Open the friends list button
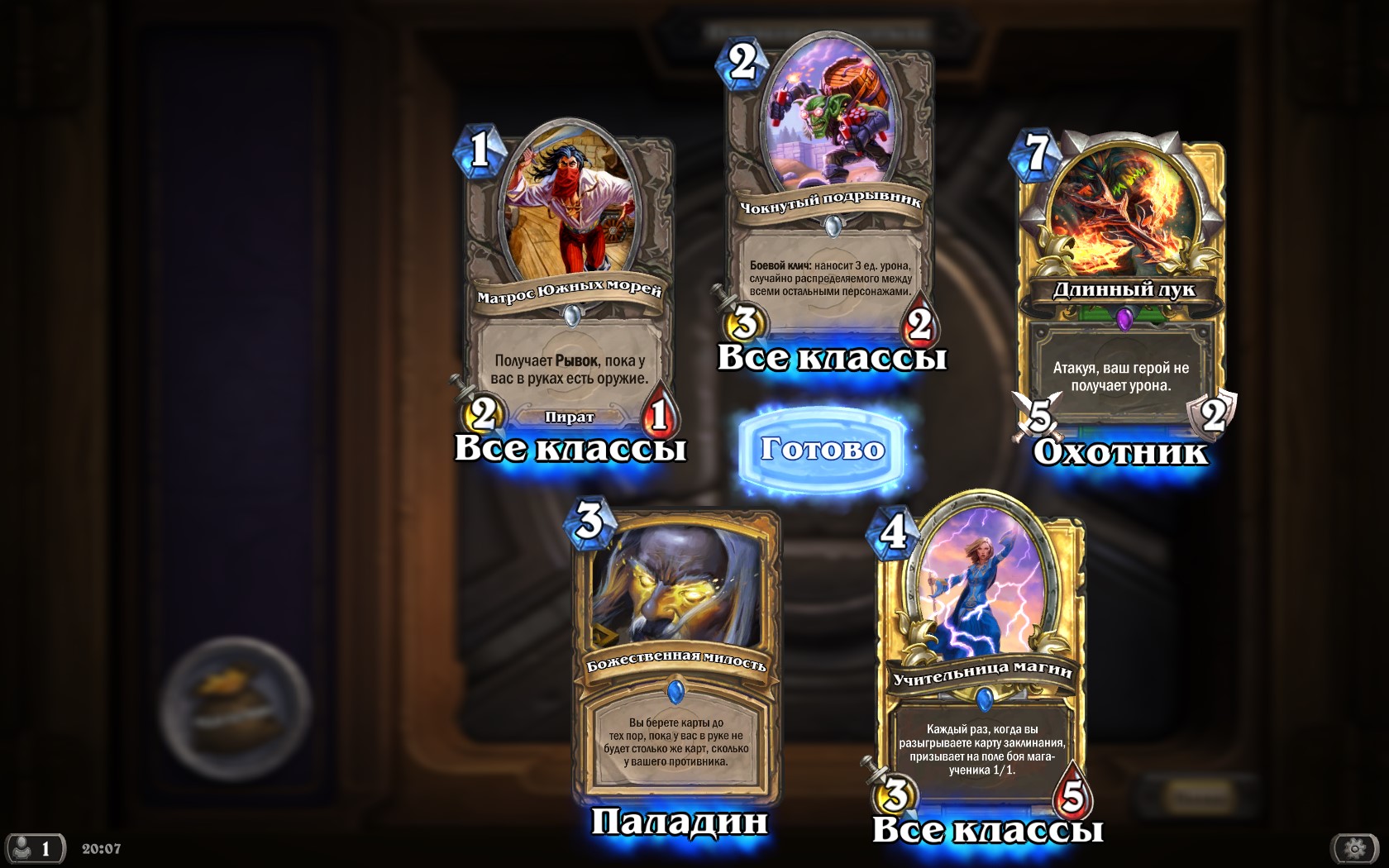1389x868 pixels. pyautogui.click(x=35, y=848)
